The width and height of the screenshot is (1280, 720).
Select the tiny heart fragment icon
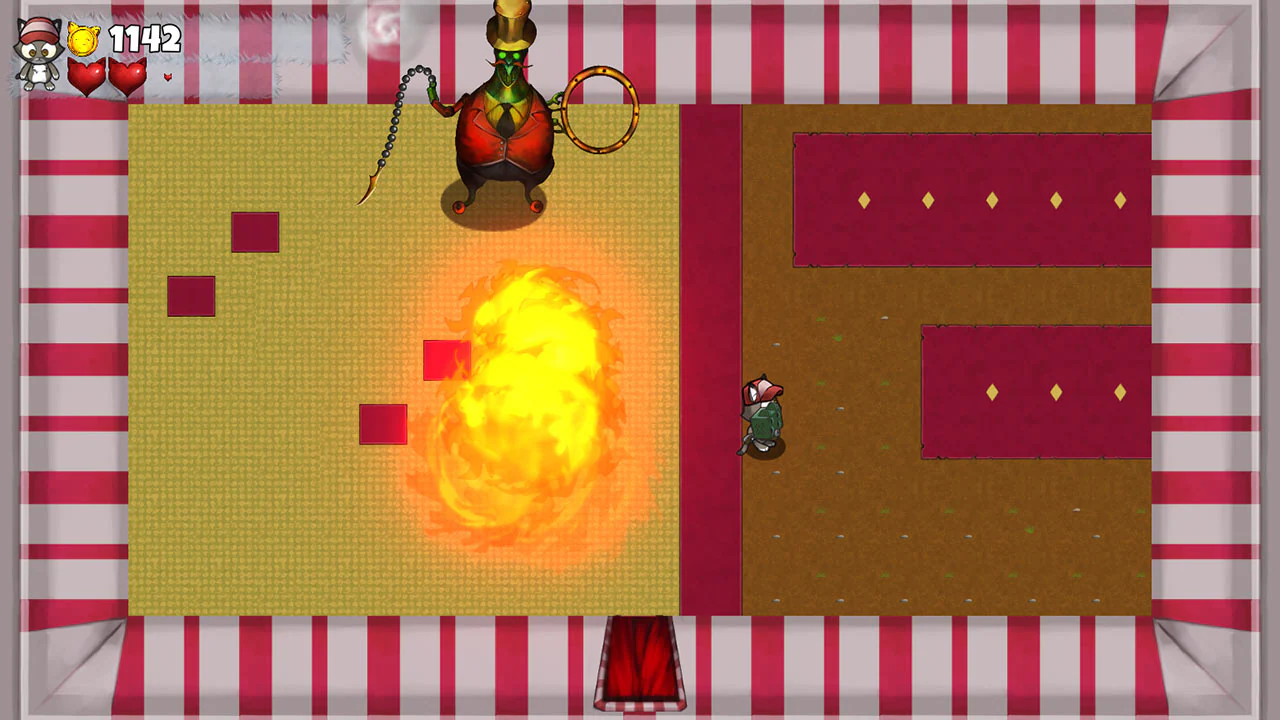tap(168, 76)
